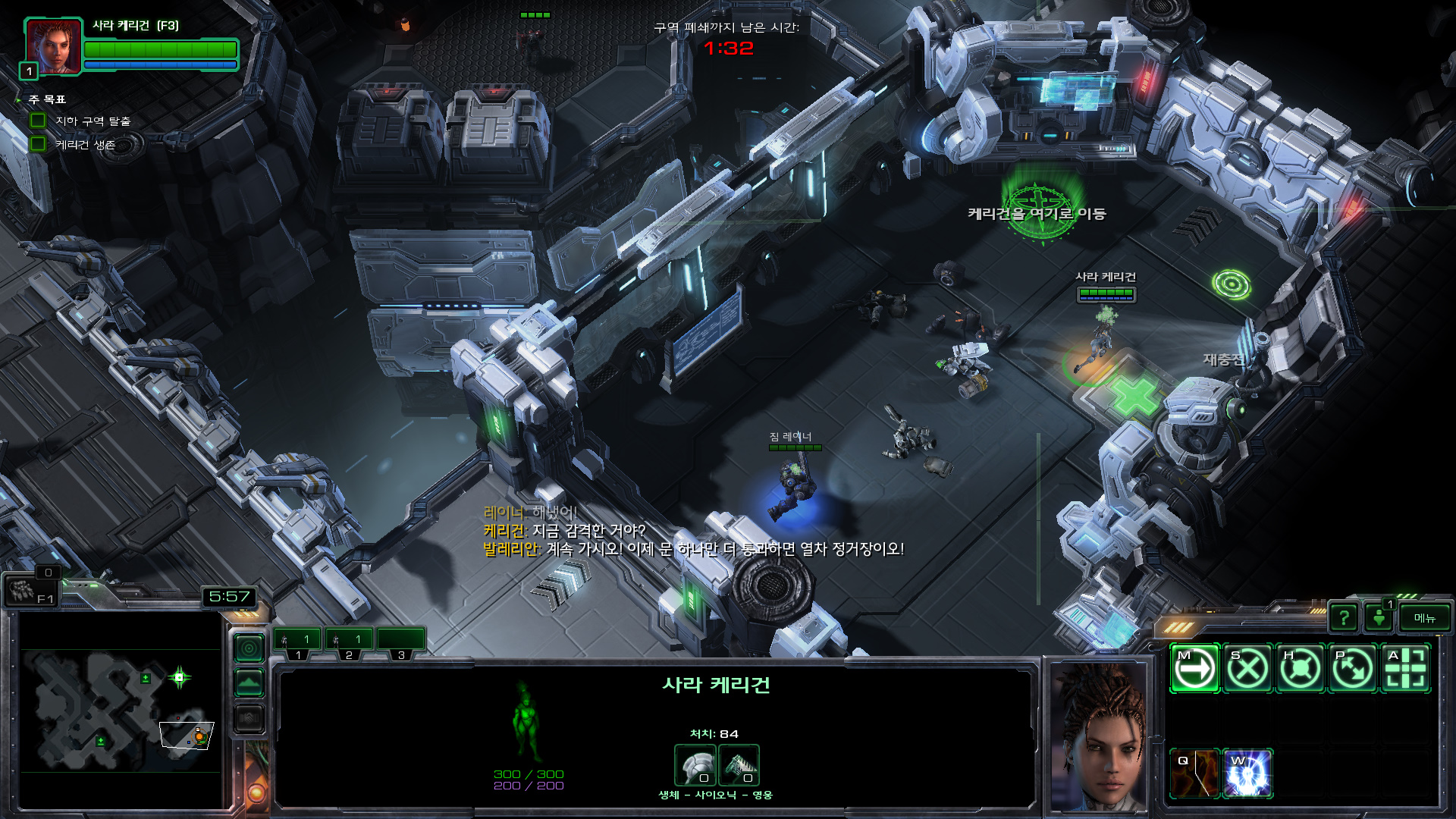Select control group 1 tab
The height and width of the screenshot is (819, 1456).
pos(298,642)
